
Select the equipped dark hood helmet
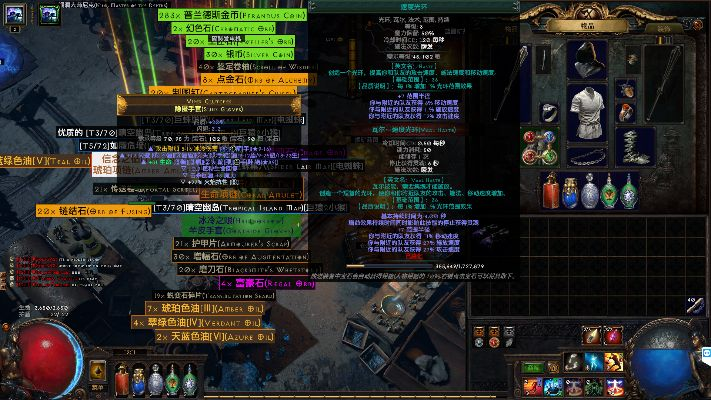click(x=587, y=60)
